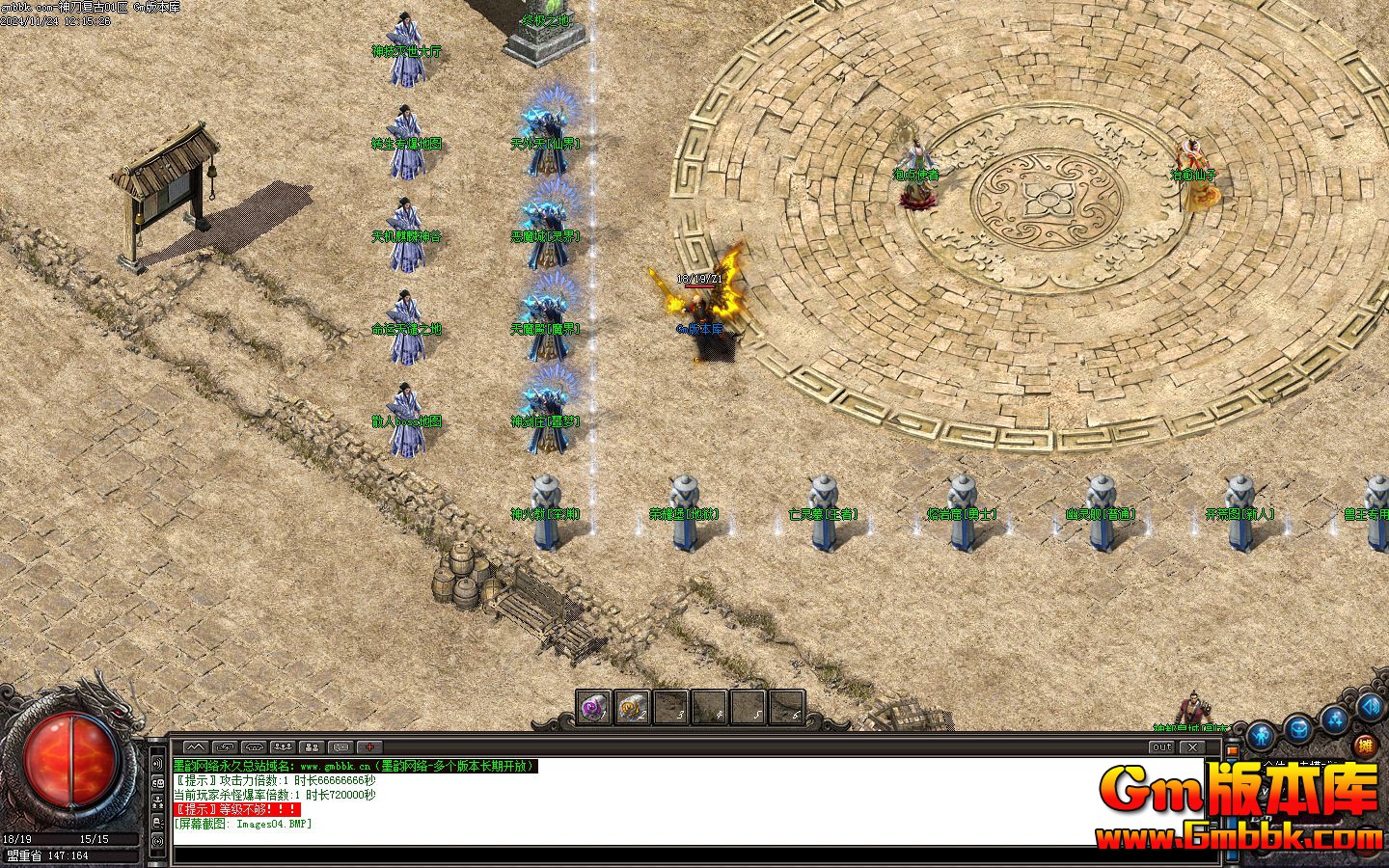The height and width of the screenshot is (868, 1389).
Task: Close the game with the X button
Action: [x=1192, y=747]
